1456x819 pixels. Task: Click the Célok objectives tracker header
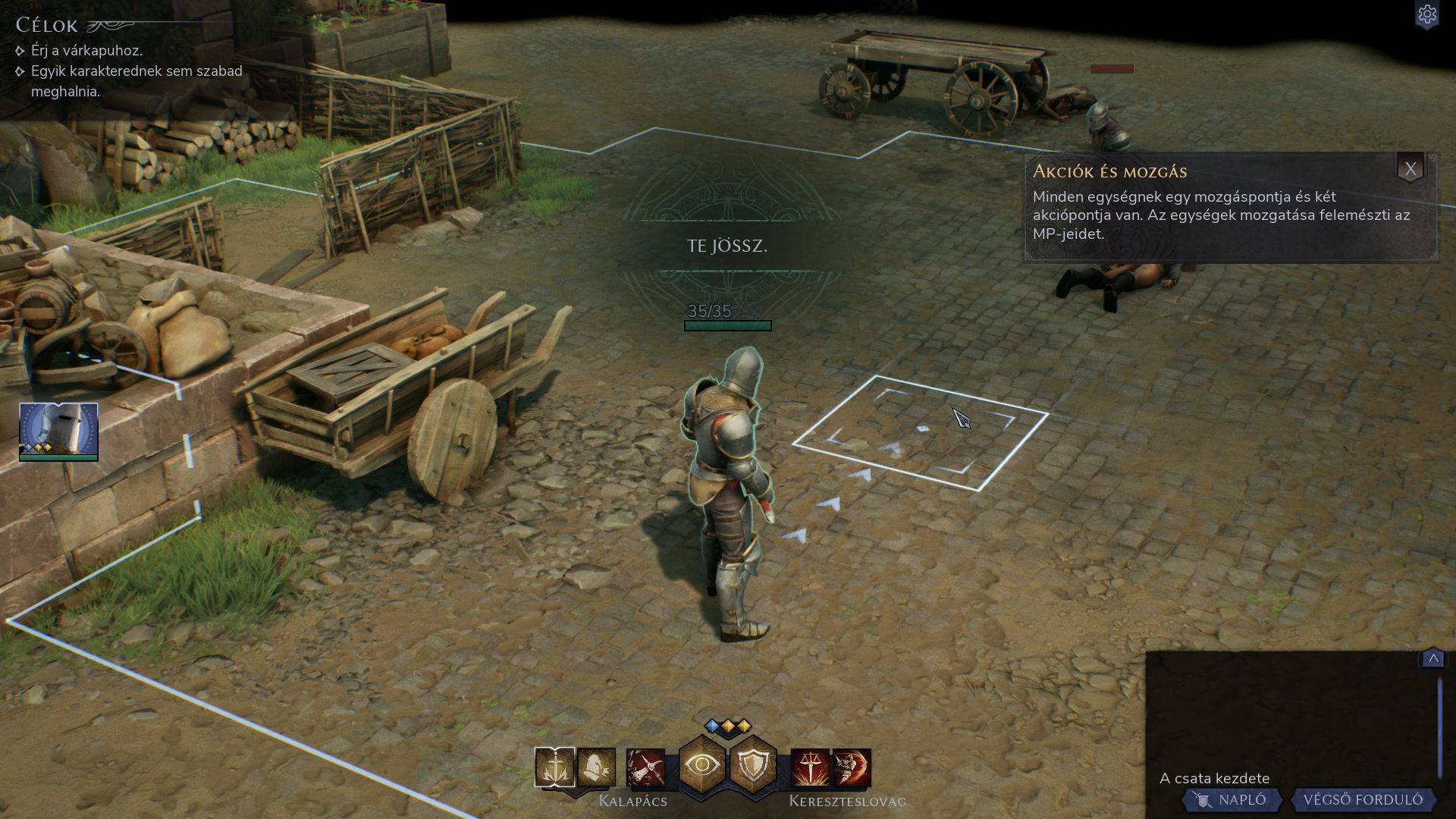pyautogui.click(x=47, y=25)
